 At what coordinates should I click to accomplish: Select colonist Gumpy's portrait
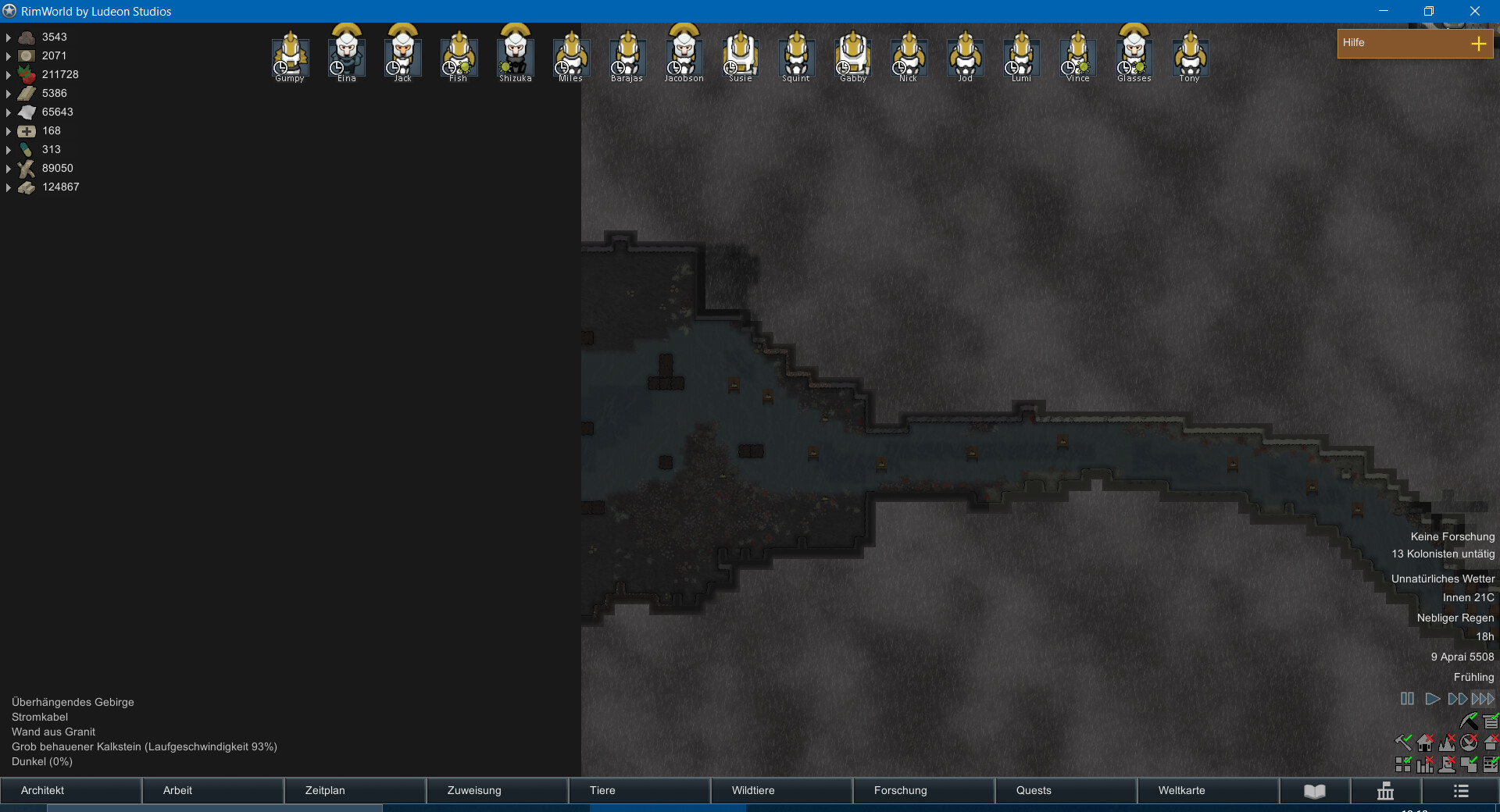tap(290, 55)
